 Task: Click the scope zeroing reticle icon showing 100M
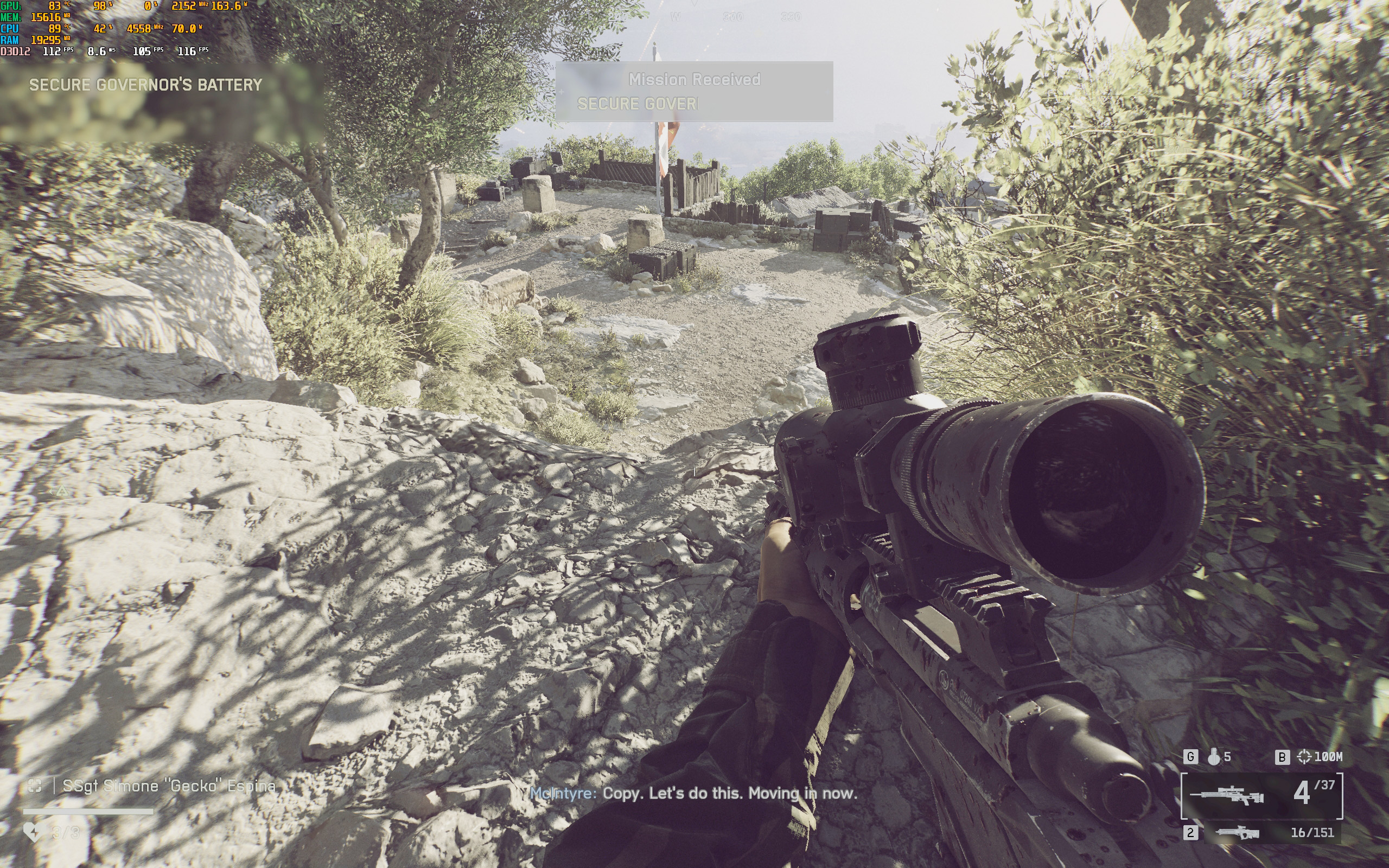click(1304, 757)
